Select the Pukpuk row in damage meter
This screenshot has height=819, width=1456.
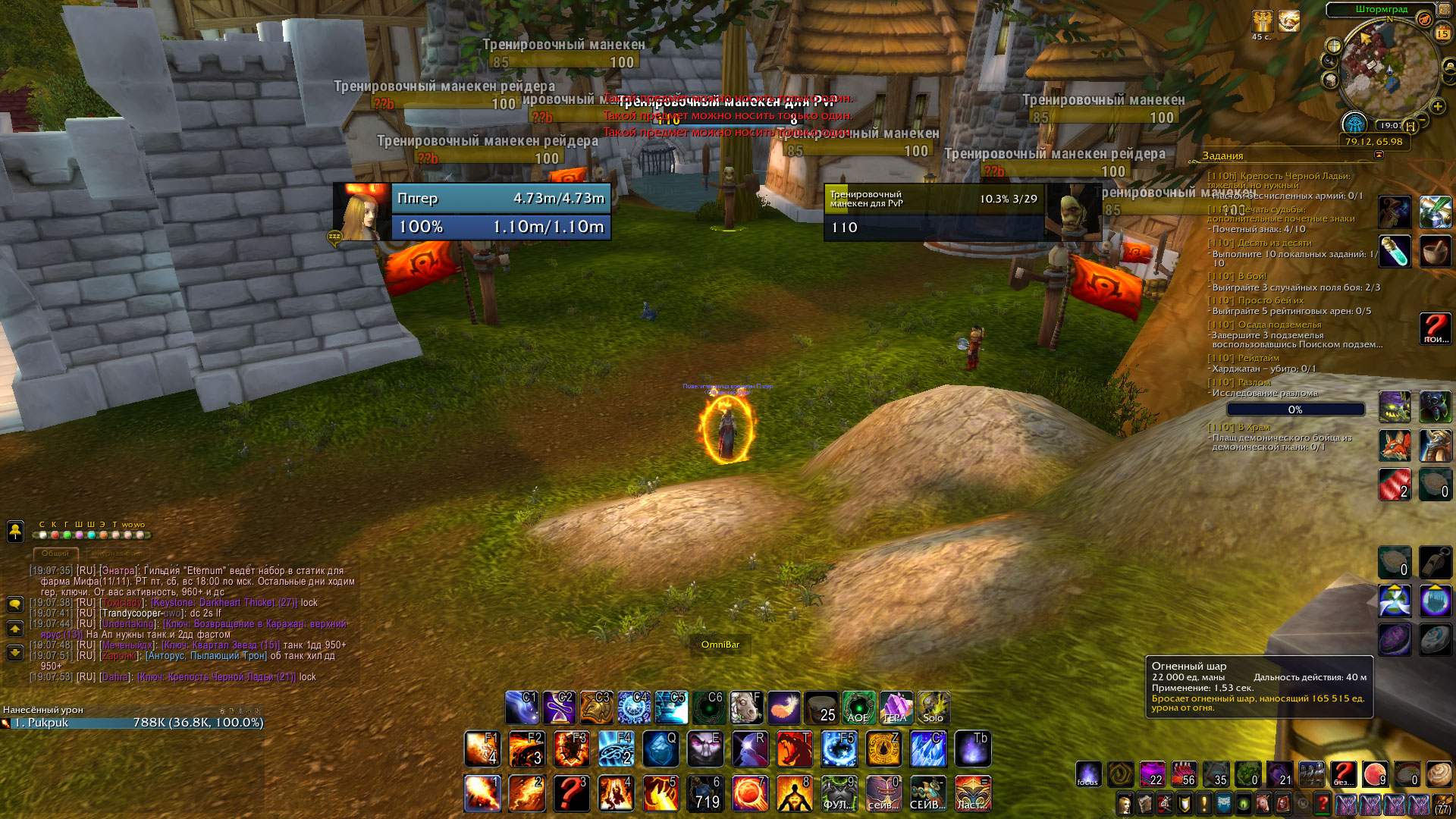pyautogui.click(x=133, y=723)
